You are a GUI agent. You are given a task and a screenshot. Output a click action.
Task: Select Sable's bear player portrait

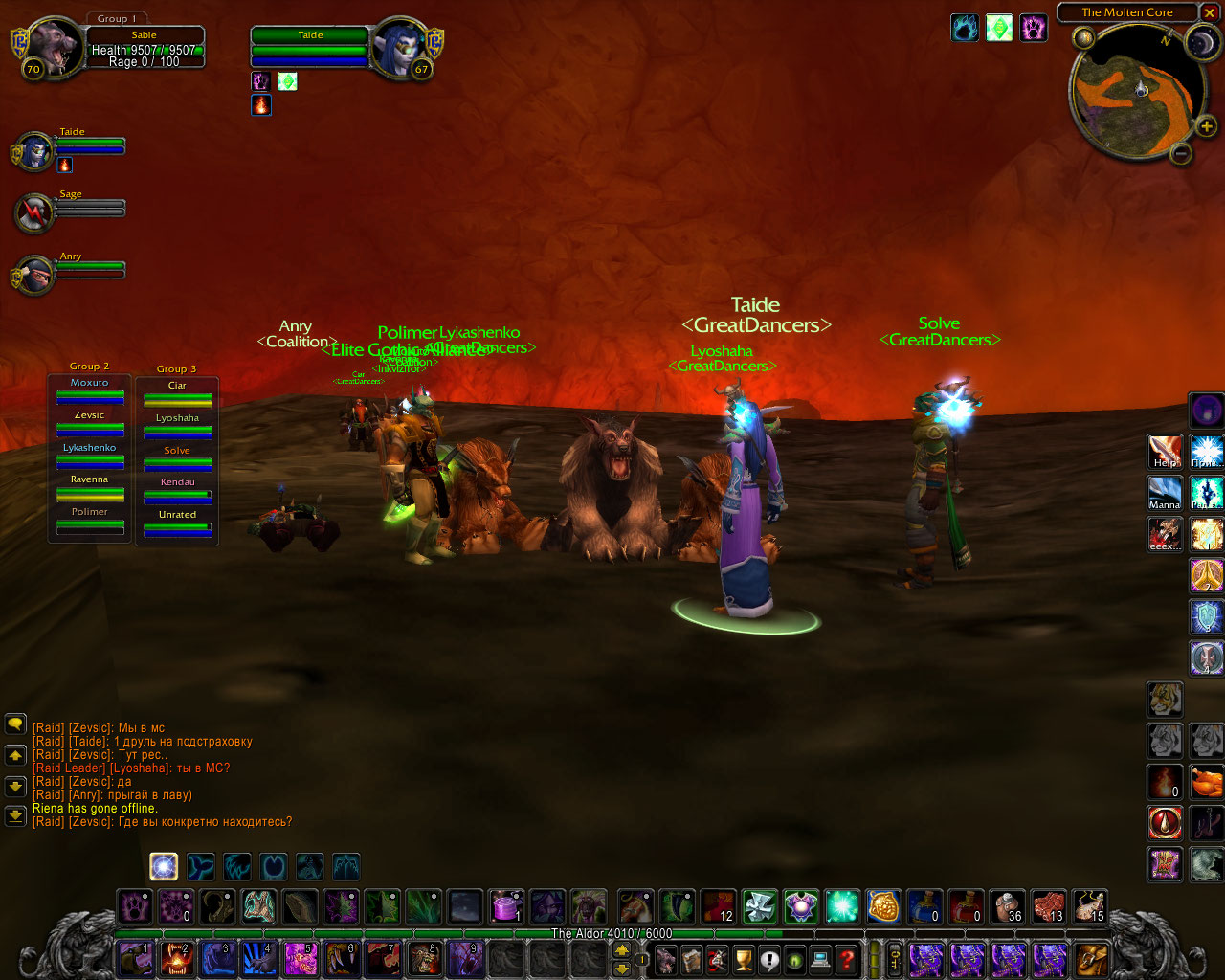click(48, 48)
